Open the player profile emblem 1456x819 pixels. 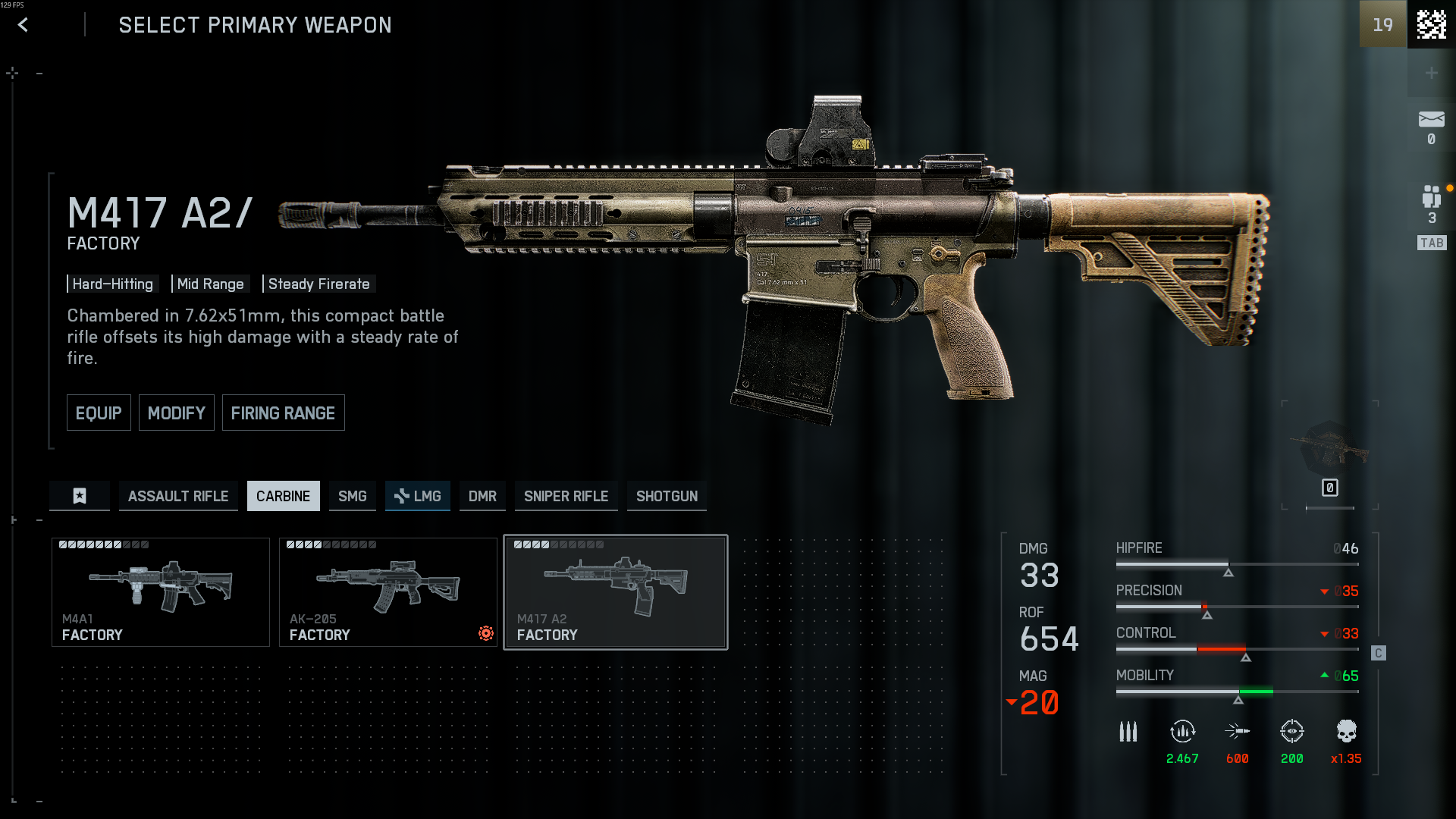click(1431, 24)
